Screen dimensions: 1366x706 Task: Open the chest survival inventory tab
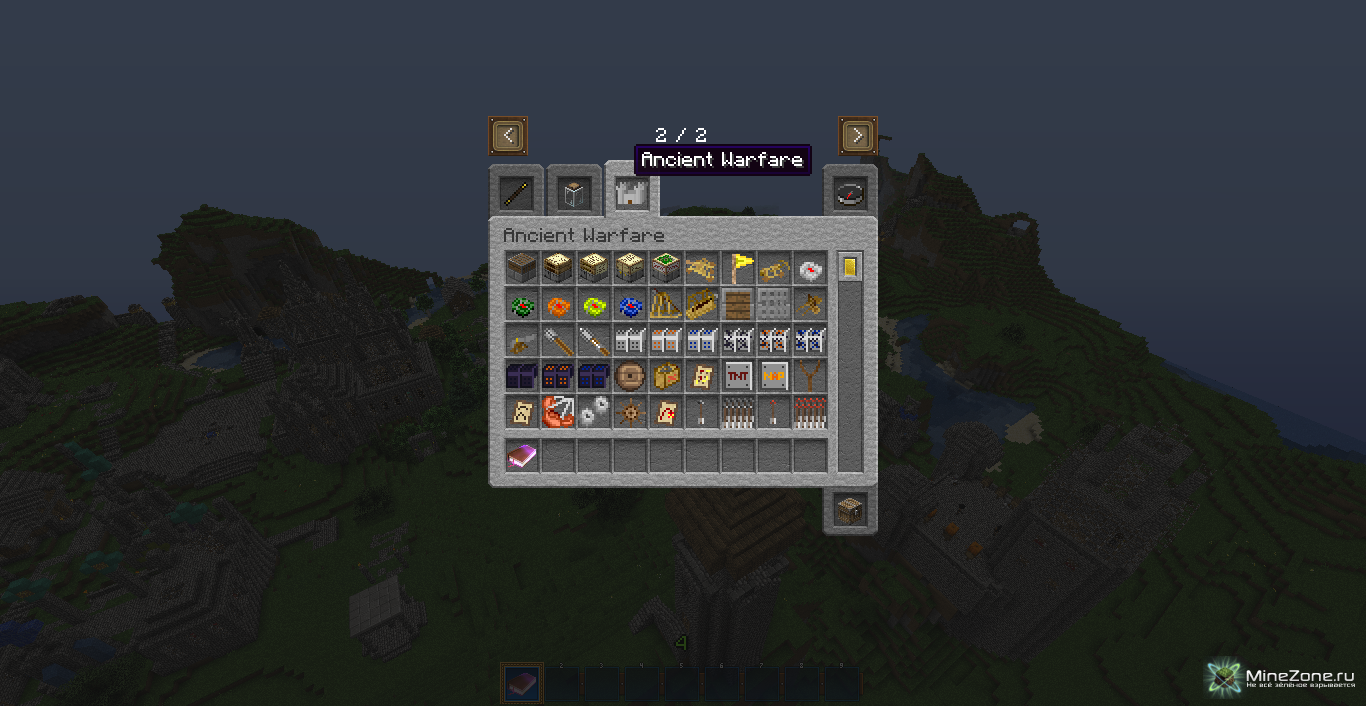(x=850, y=509)
